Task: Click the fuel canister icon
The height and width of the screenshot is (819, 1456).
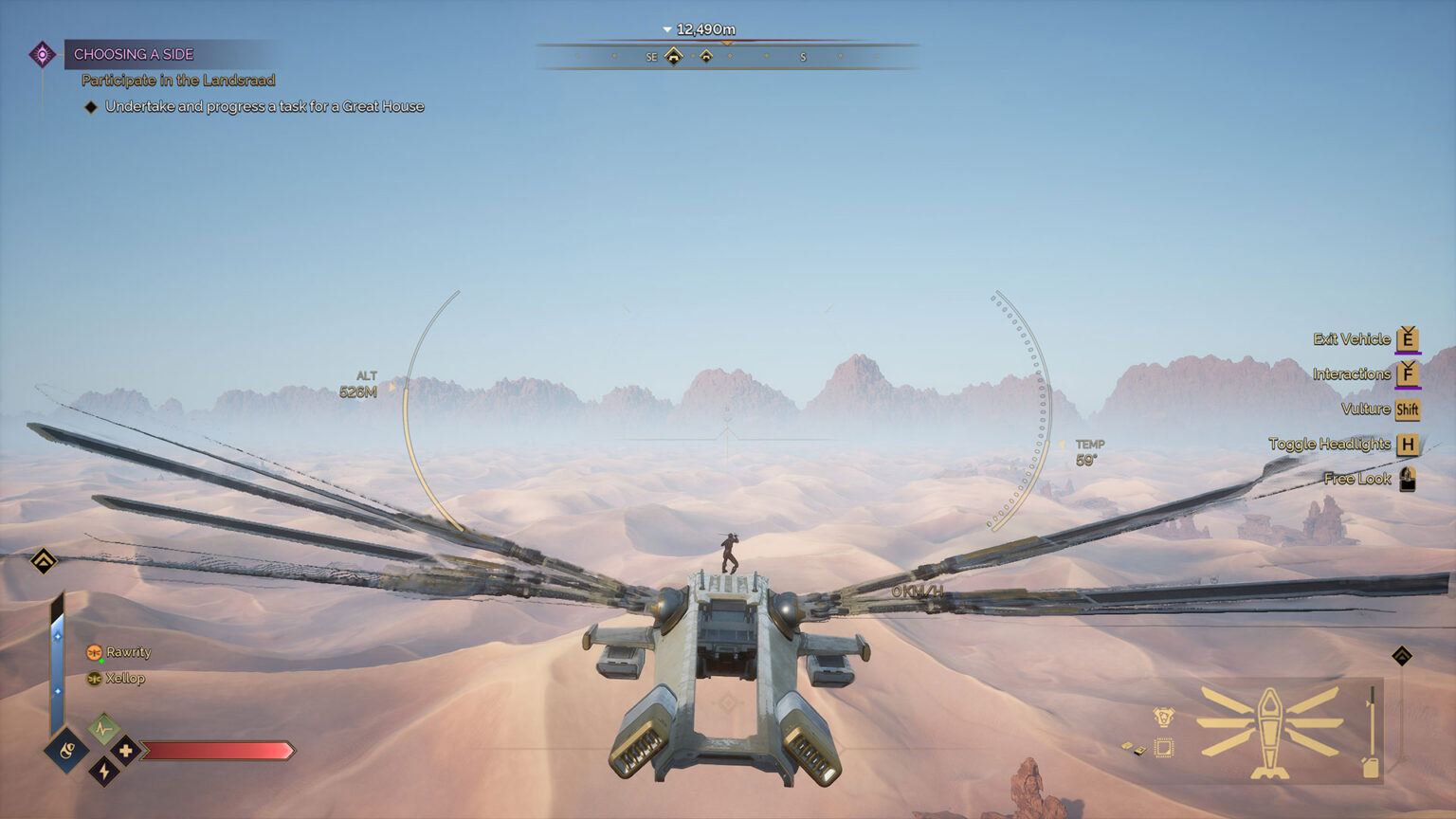Action: (x=1371, y=766)
